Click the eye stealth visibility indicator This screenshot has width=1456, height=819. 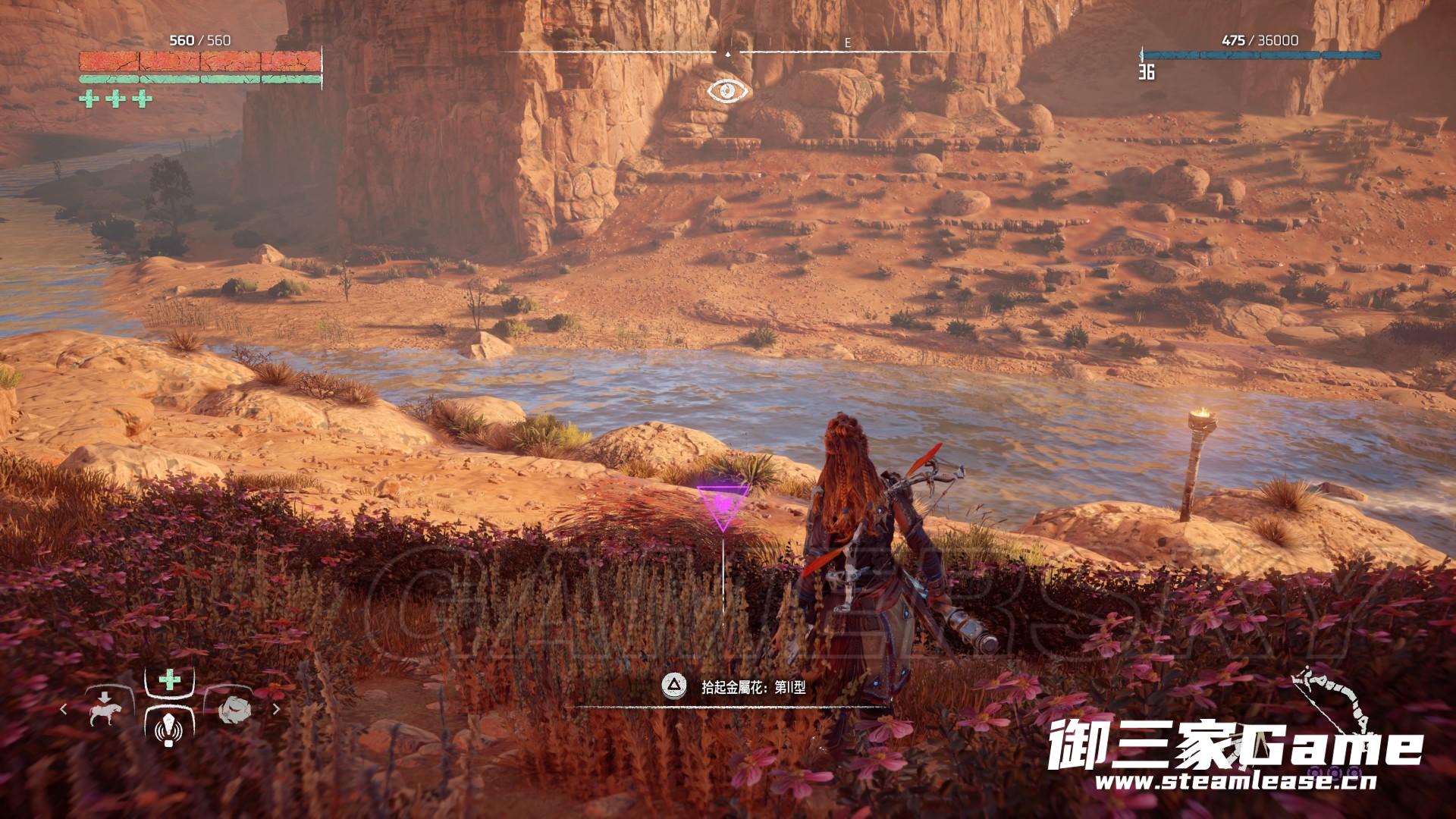click(x=729, y=91)
